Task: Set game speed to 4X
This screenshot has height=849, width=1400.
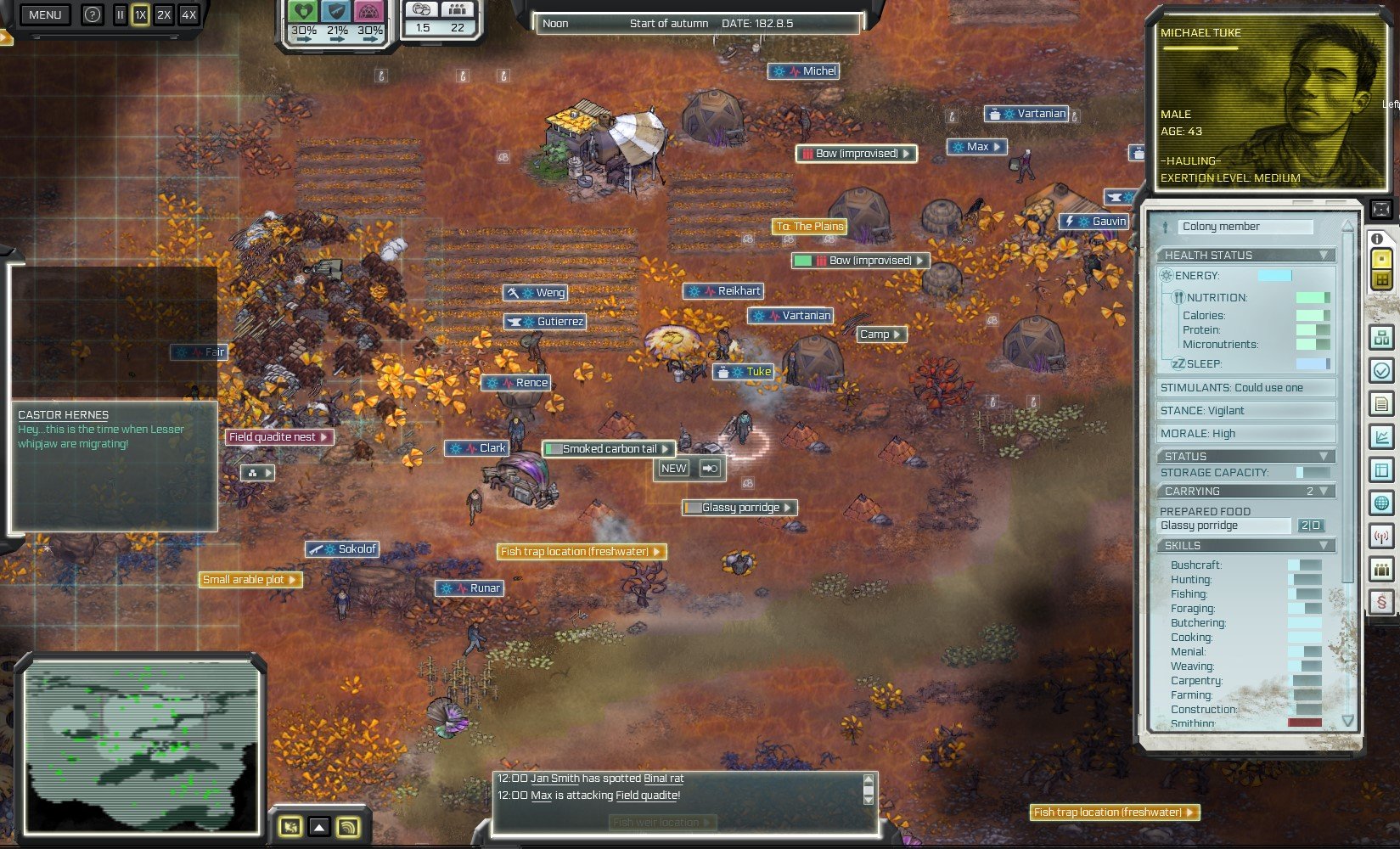Action: 188,14
